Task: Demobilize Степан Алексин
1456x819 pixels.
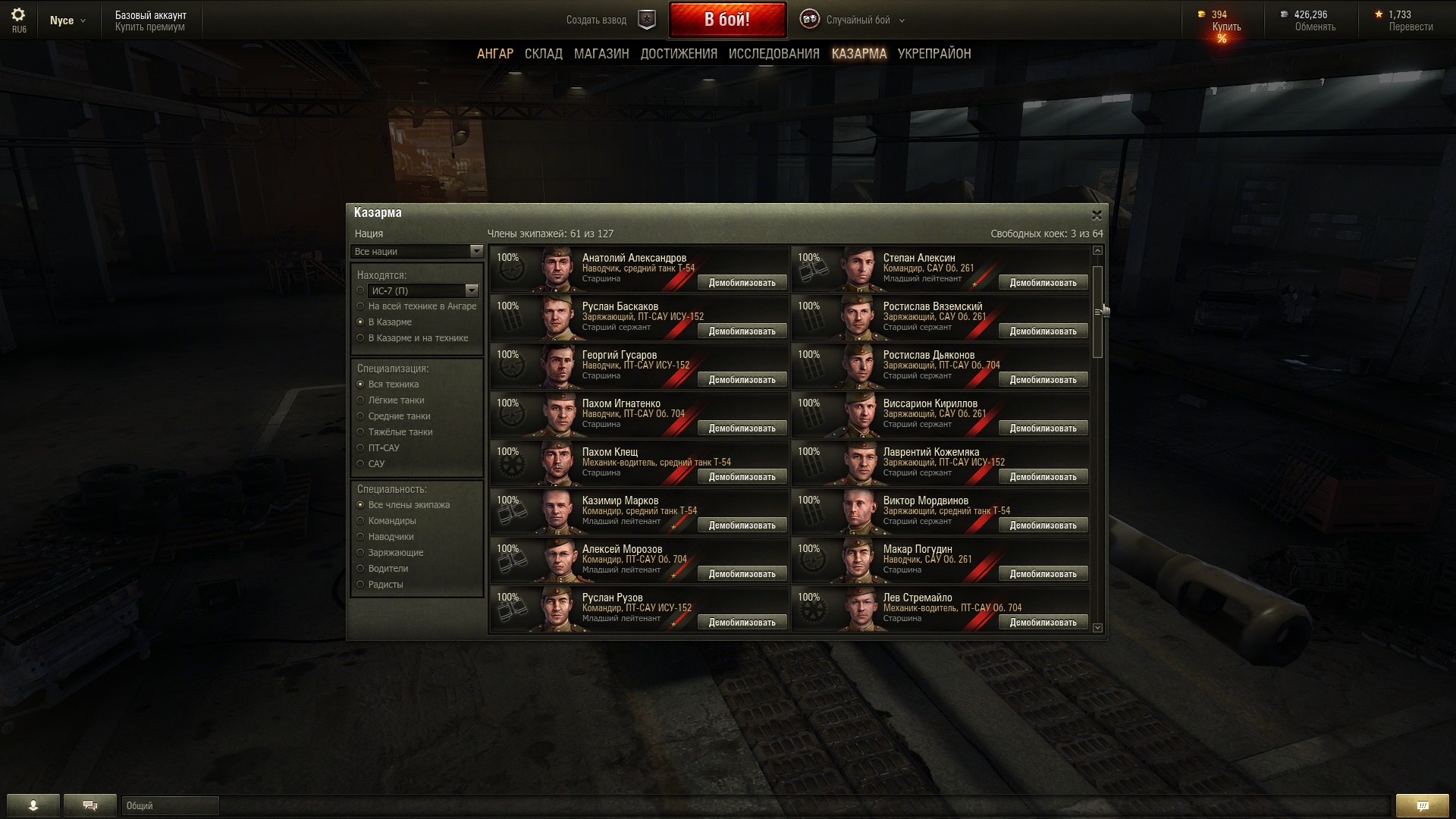Action: (x=1043, y=283)
